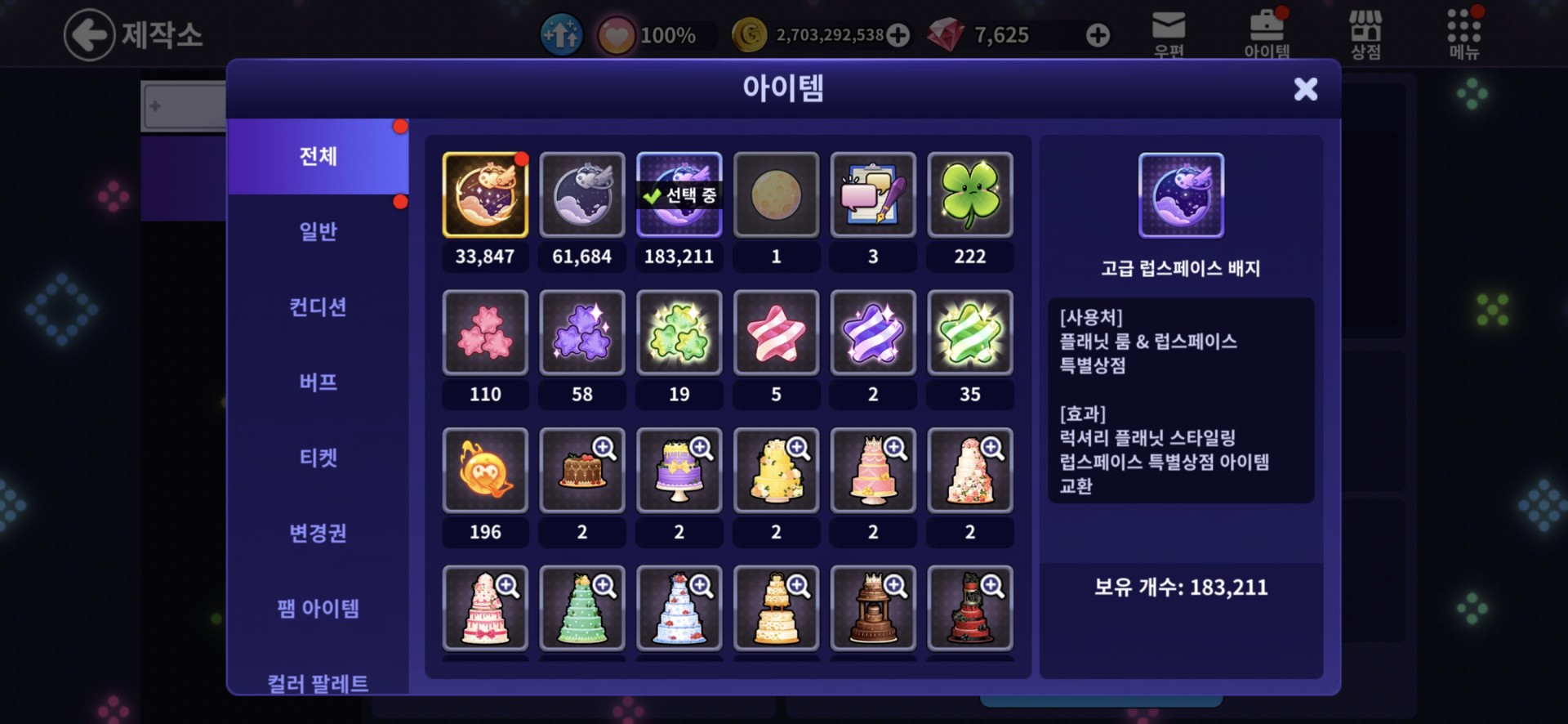Choose the green striped star item
This screenshot has width=1568, height=724.
969,333
